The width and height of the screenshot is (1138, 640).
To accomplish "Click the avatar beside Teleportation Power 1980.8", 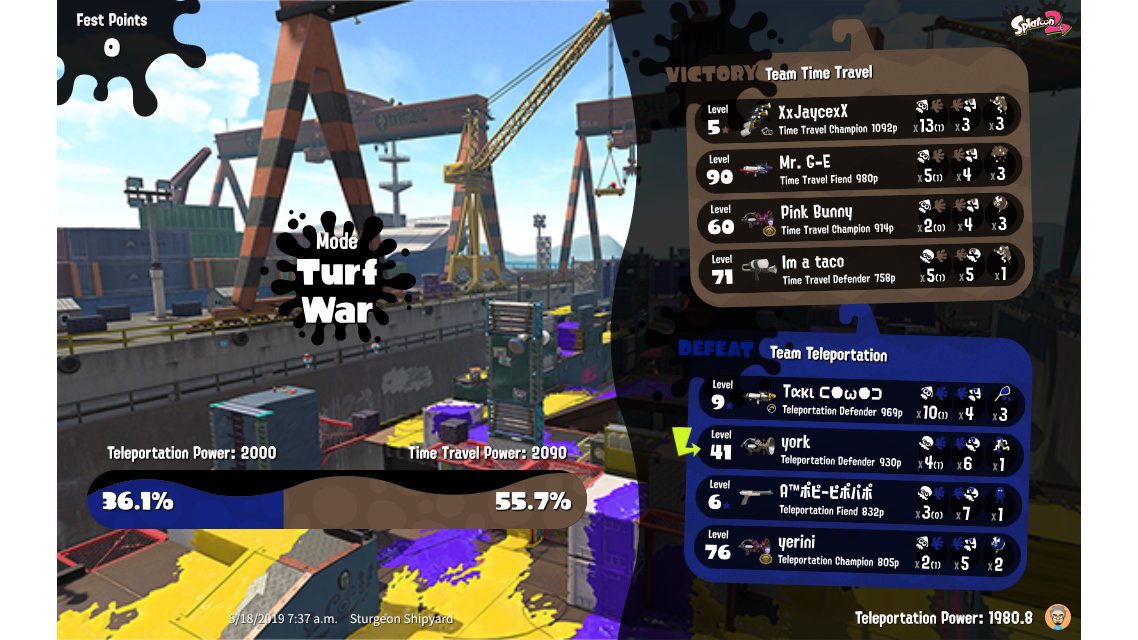I will tap(1057, 615).
